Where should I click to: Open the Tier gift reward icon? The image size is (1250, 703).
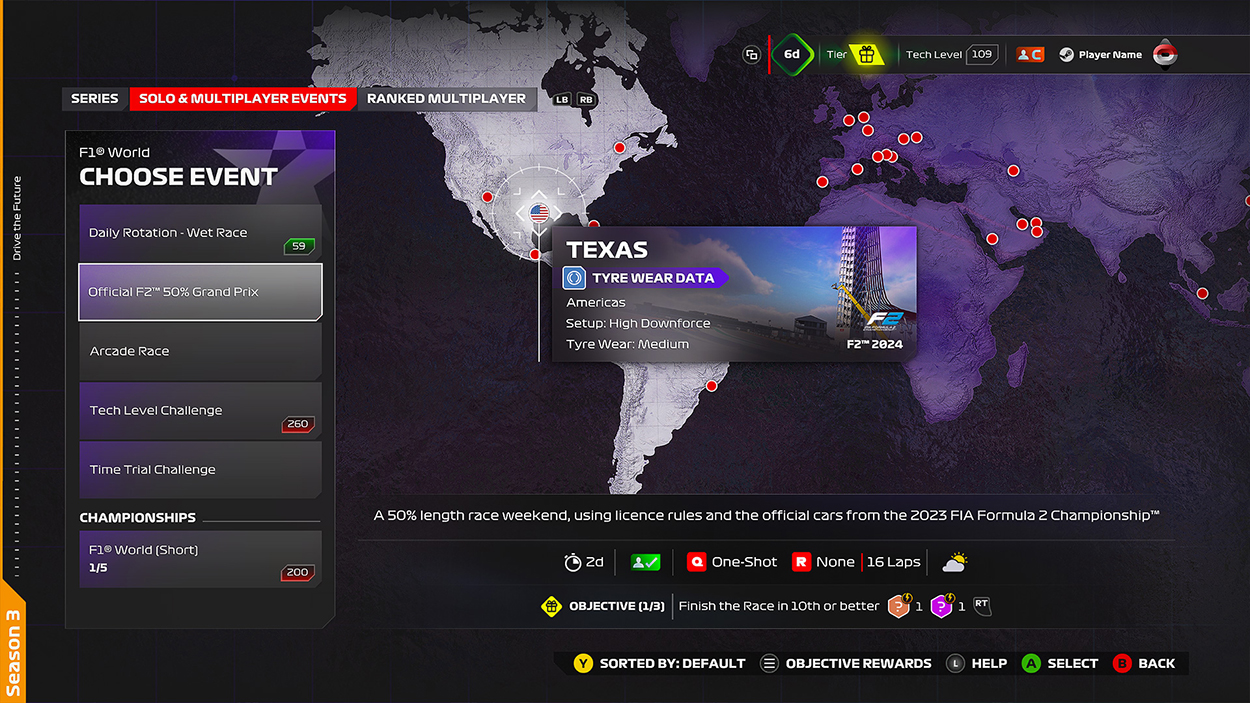point(867,55)
